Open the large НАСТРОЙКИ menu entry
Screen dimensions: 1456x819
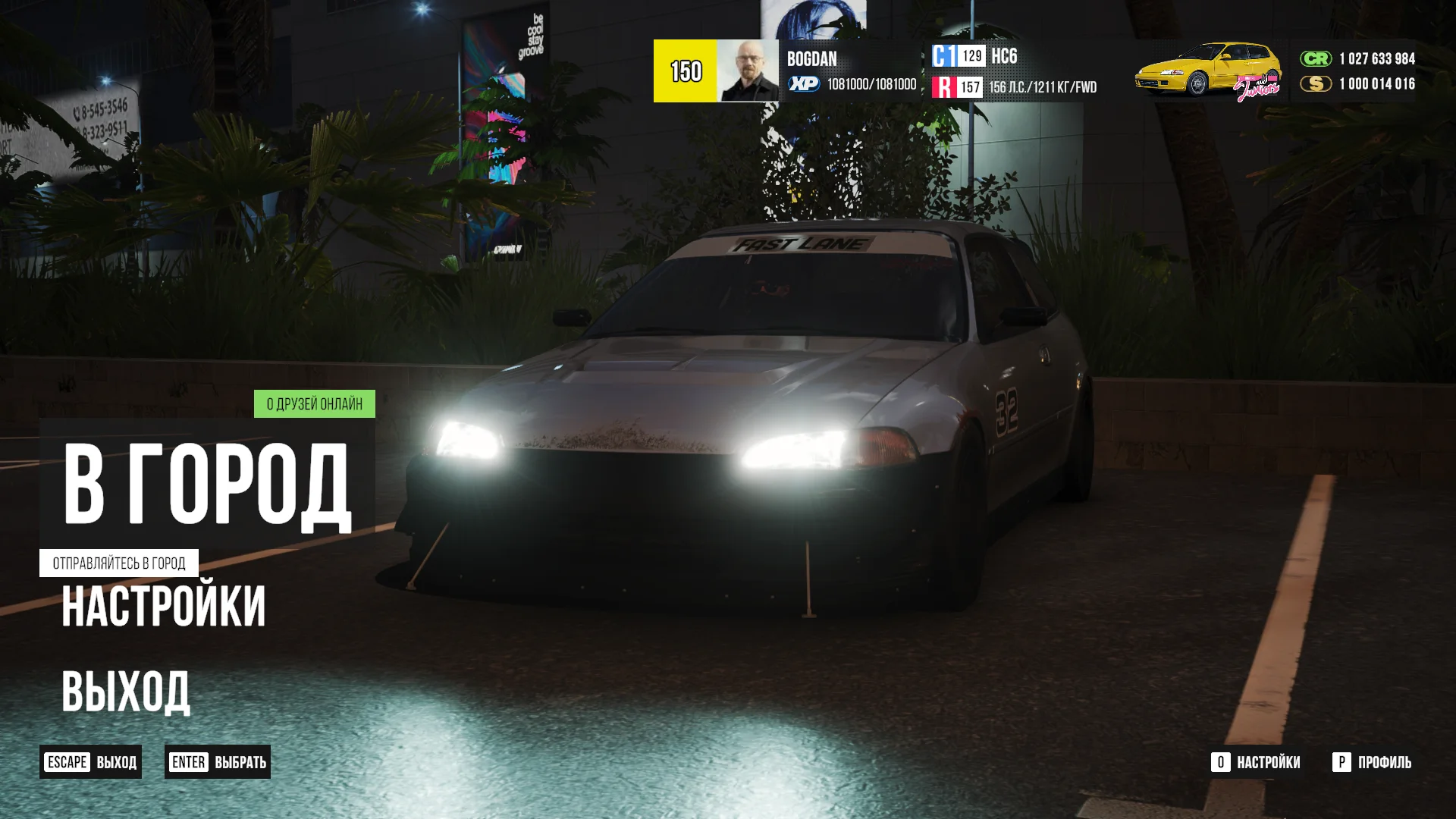pos(164,607)
